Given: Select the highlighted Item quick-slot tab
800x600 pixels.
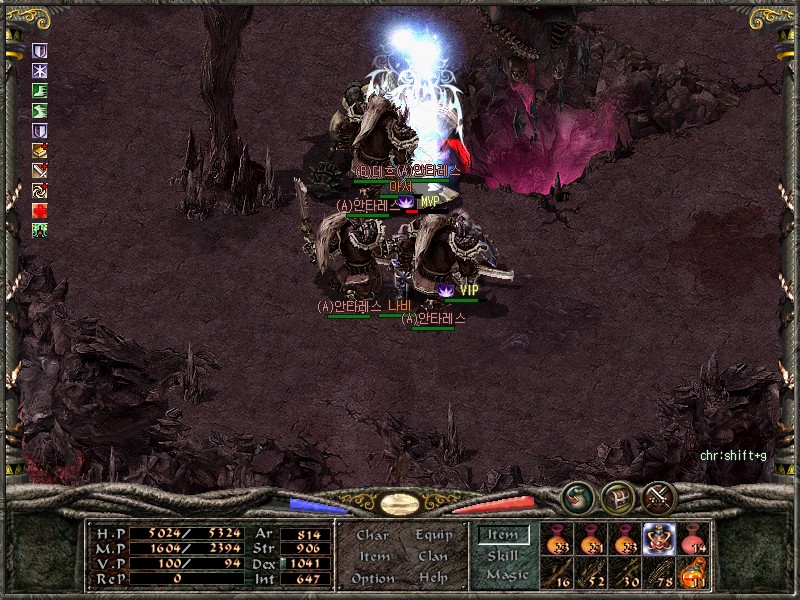Looking at the screenshot, I should [x=503, y=535].
